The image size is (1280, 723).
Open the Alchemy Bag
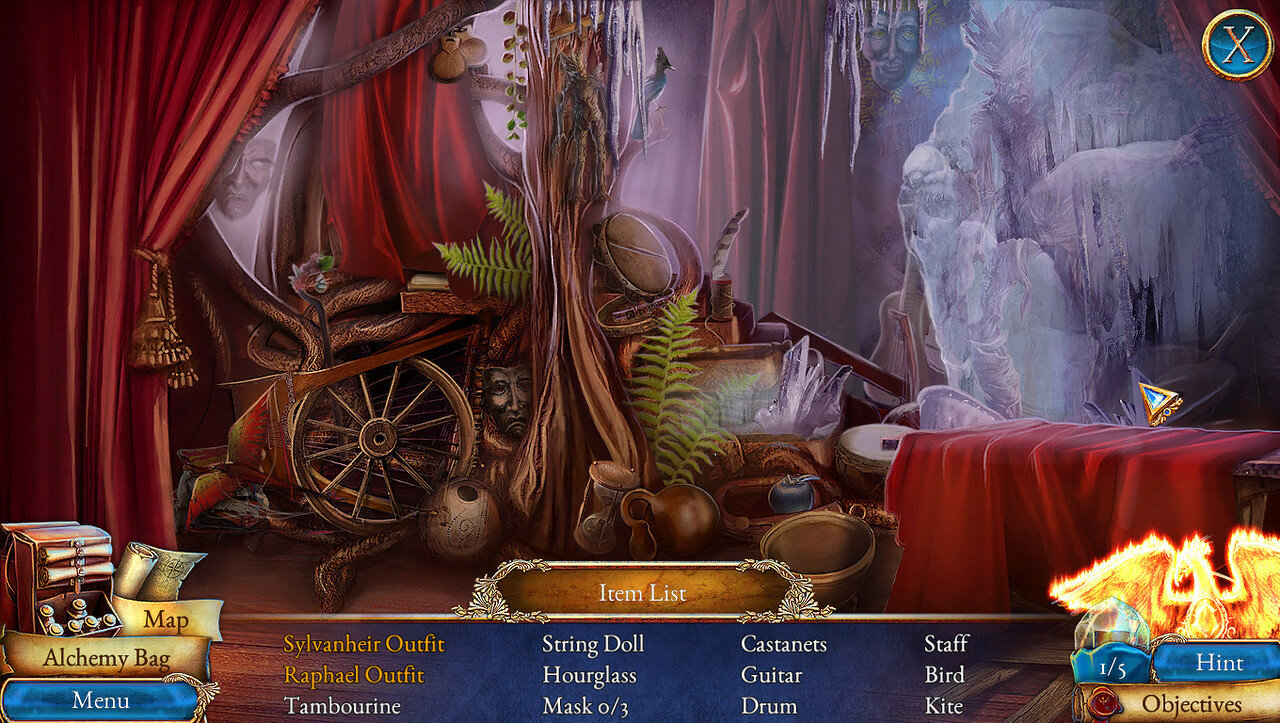(x=106, y=658)
